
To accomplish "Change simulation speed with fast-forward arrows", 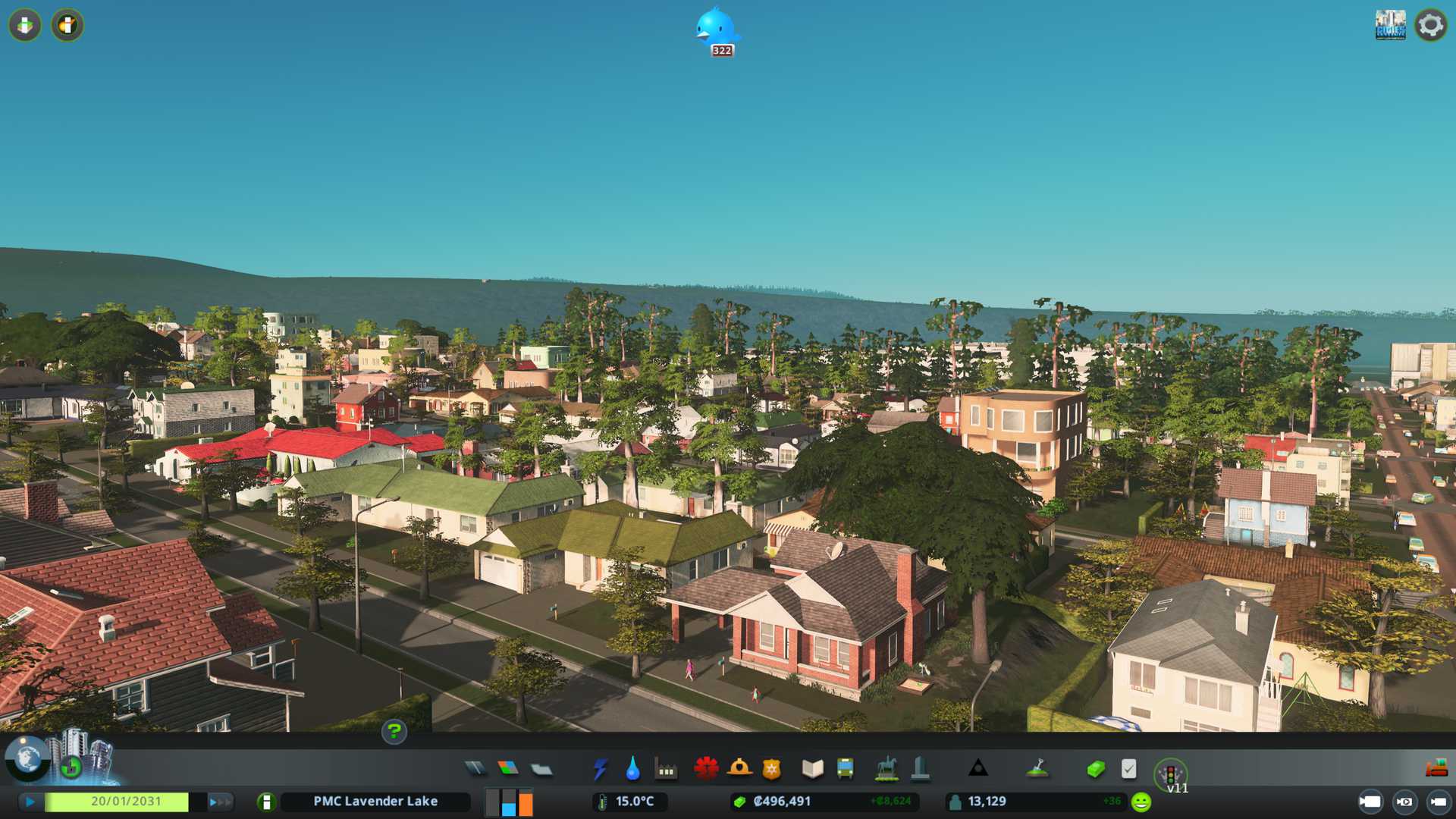I will [220, 802].
